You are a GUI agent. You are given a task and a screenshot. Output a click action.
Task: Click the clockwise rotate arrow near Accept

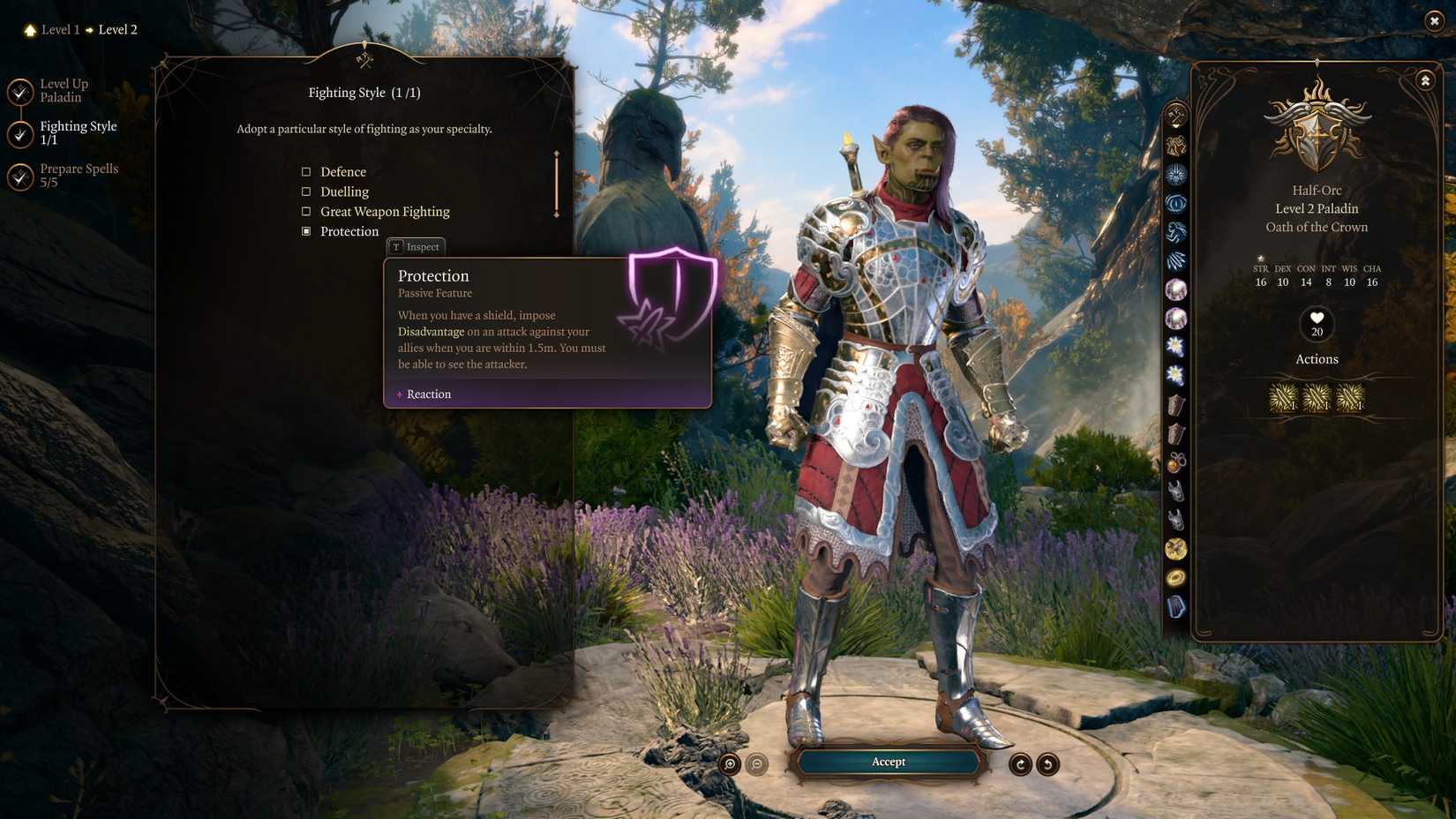[x=1020, y=763]
